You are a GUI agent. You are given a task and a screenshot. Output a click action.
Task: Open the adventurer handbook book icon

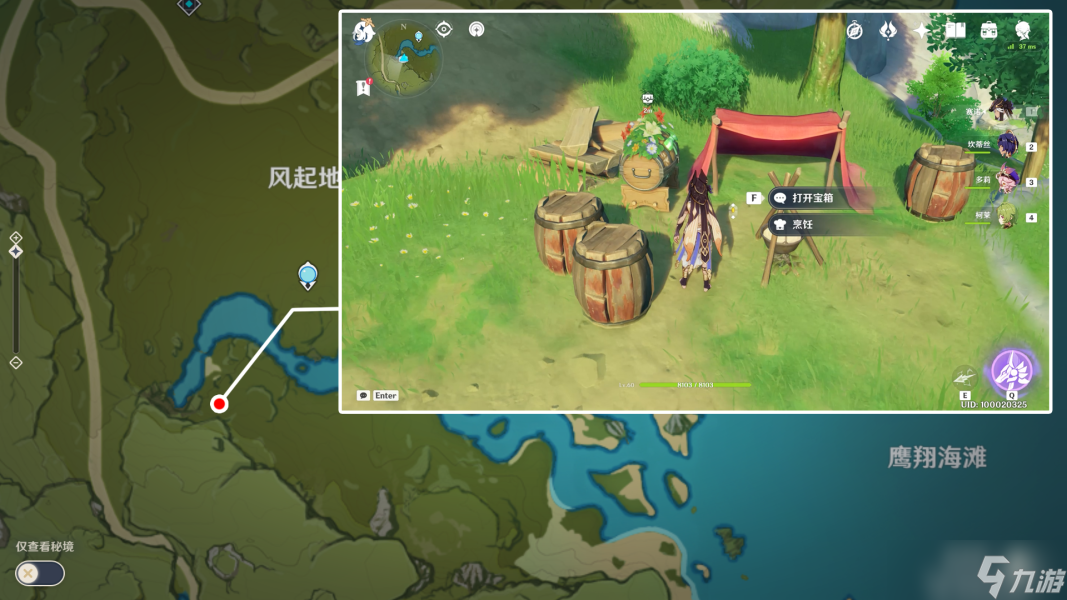[955, 30]
